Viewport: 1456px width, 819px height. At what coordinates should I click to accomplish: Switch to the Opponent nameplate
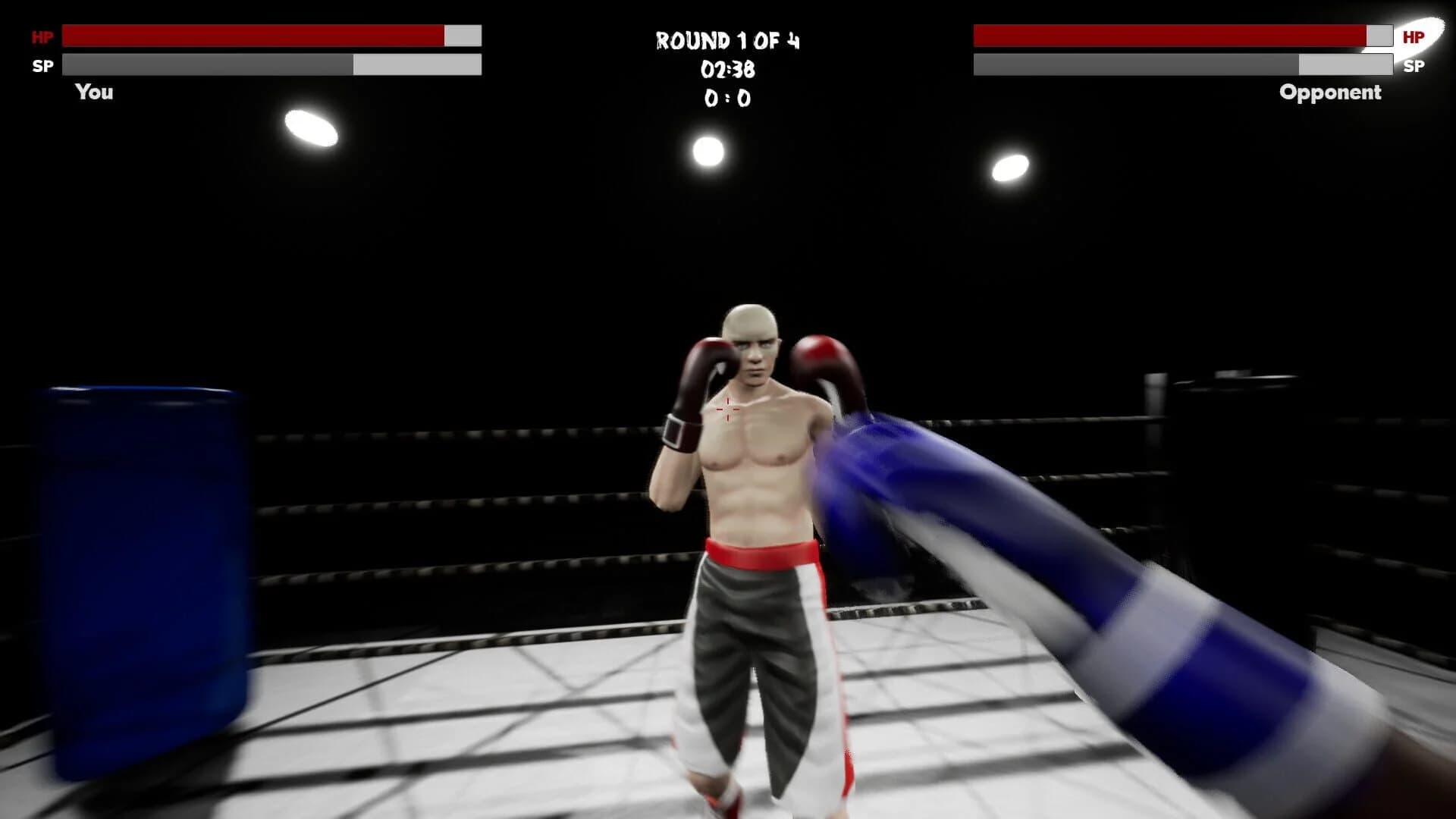click(1329, 93)
